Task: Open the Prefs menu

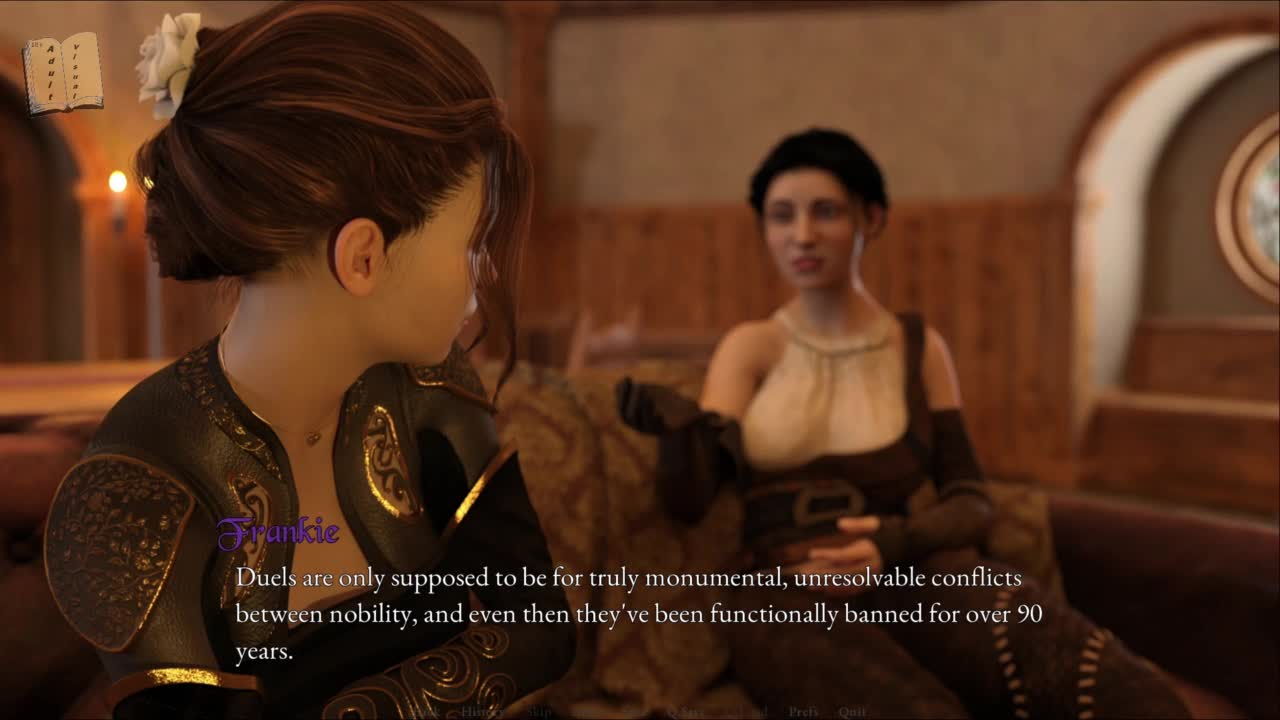Action: point(803,712)
